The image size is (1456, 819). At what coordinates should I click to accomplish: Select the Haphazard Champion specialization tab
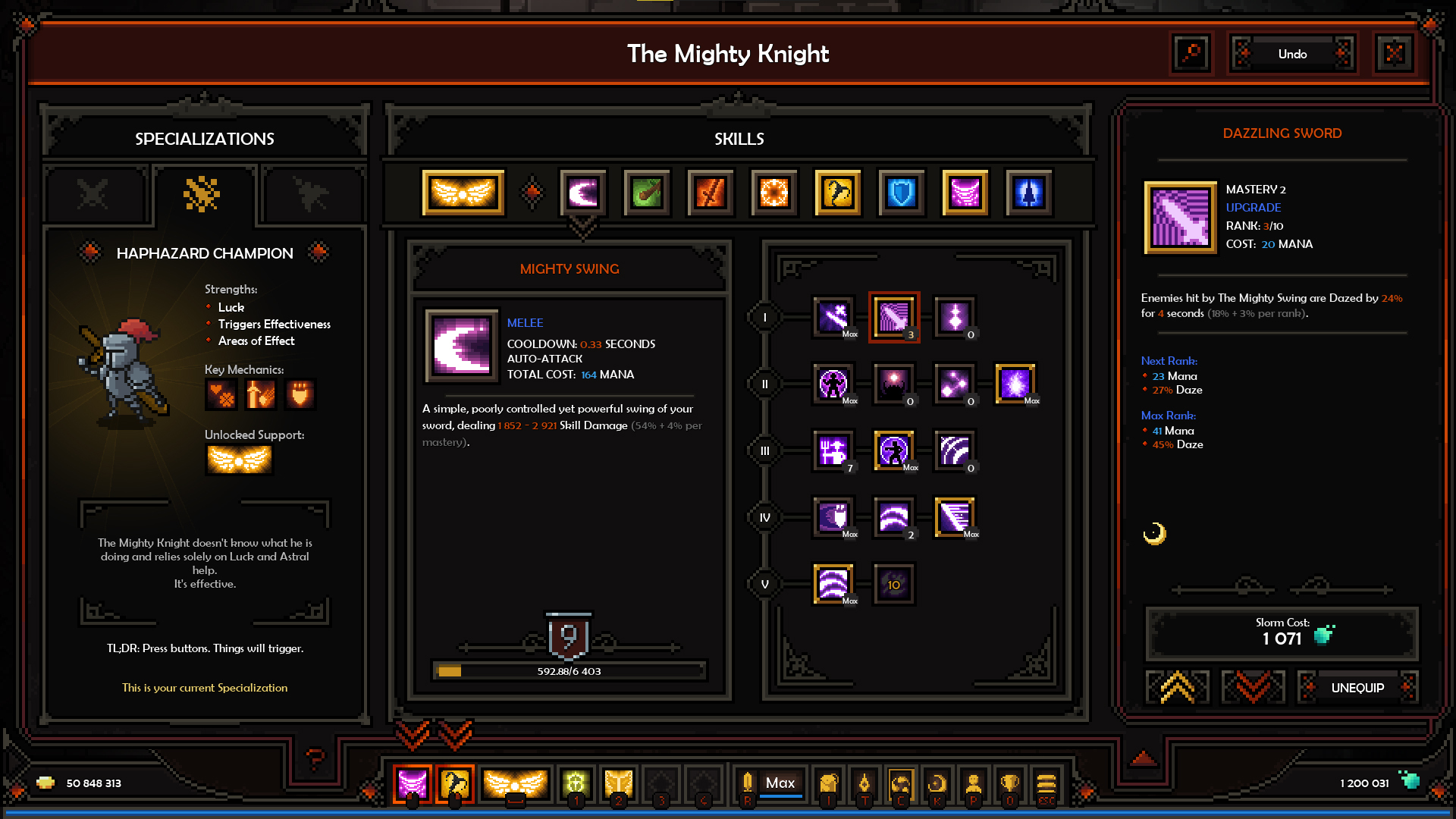click(x=205, y=196)
